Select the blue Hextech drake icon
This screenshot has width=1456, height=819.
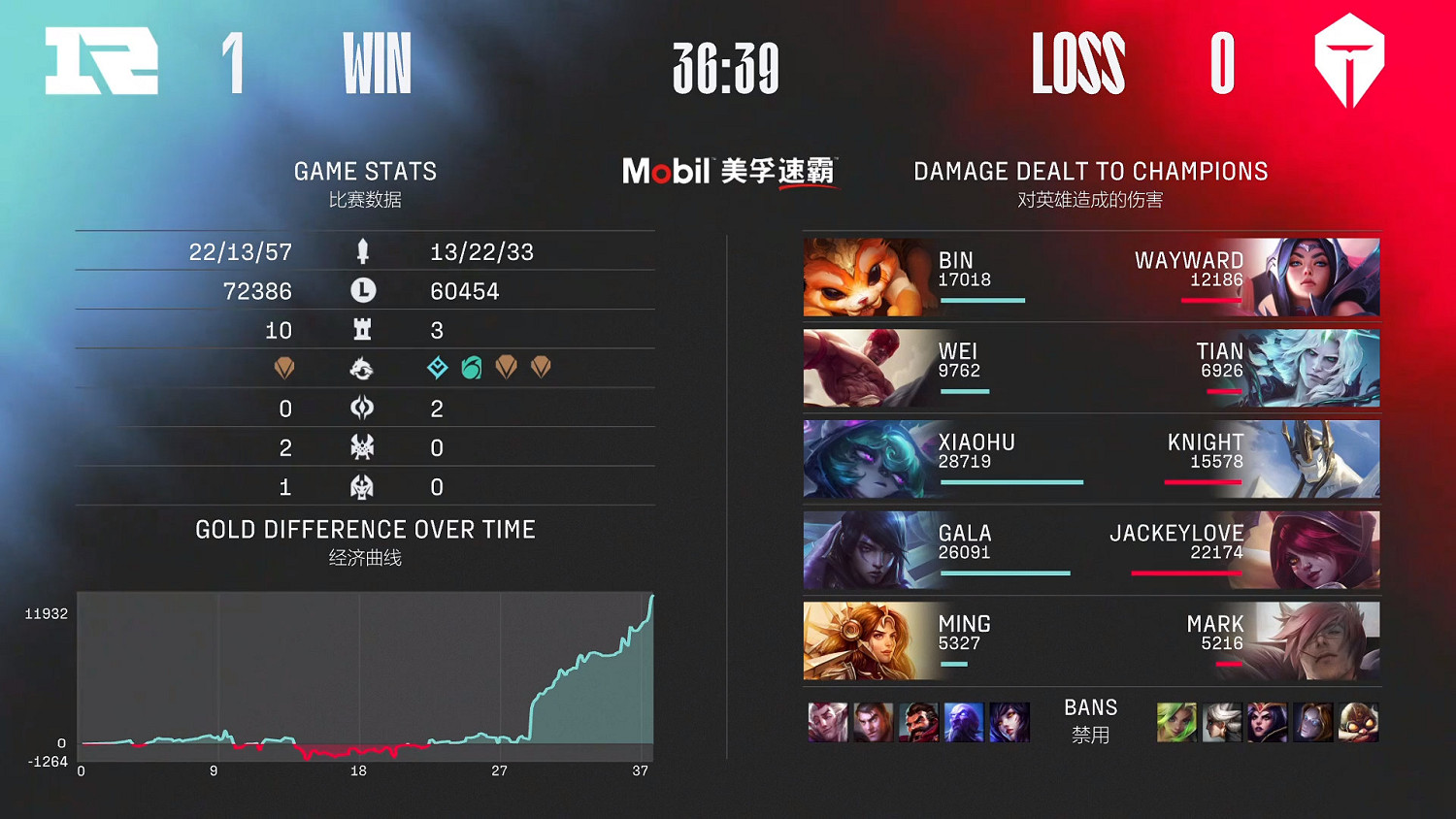click(x=437, y=369)
